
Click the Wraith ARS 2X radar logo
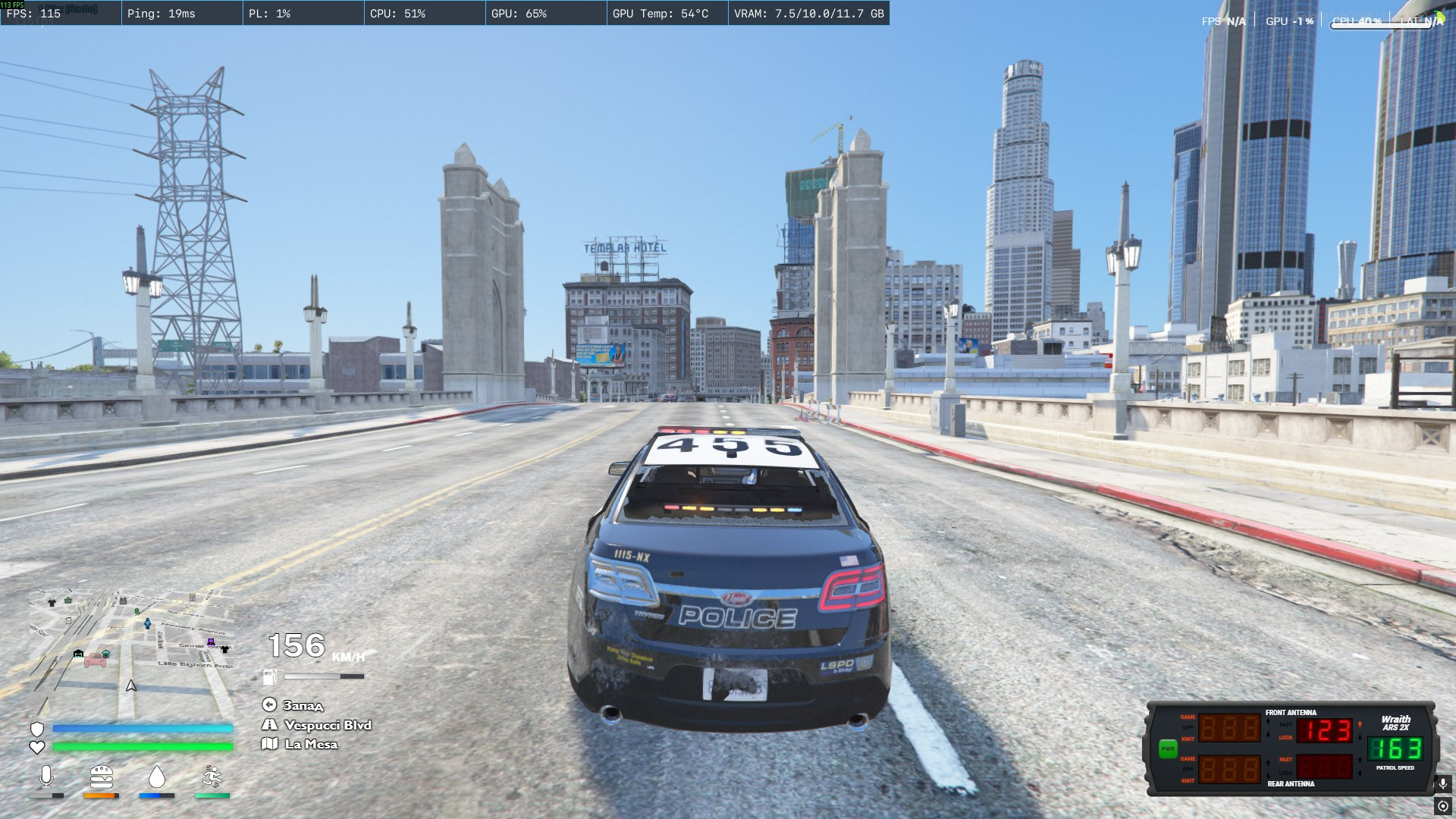point(1395,723)
